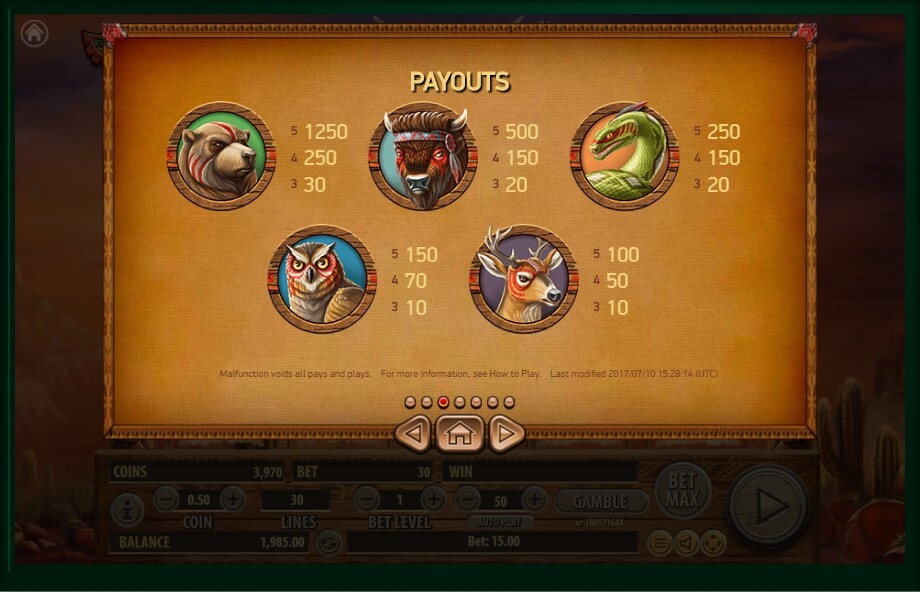The width and height of the screenshot is (920, 592).
Task: Click the home icon in the top-left corner
Action: click(34, 33)
